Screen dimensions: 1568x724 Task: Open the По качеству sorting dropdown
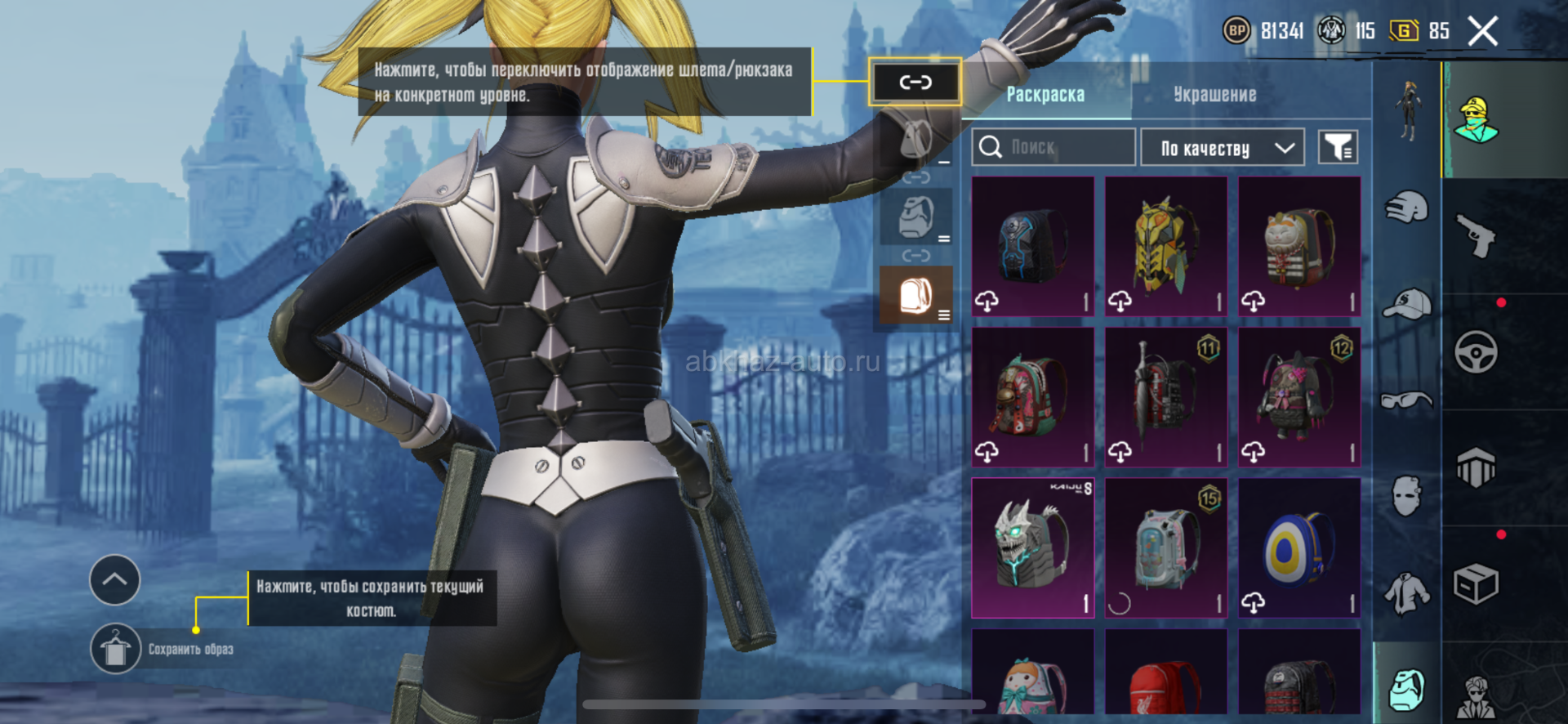tap(1222, 148)
